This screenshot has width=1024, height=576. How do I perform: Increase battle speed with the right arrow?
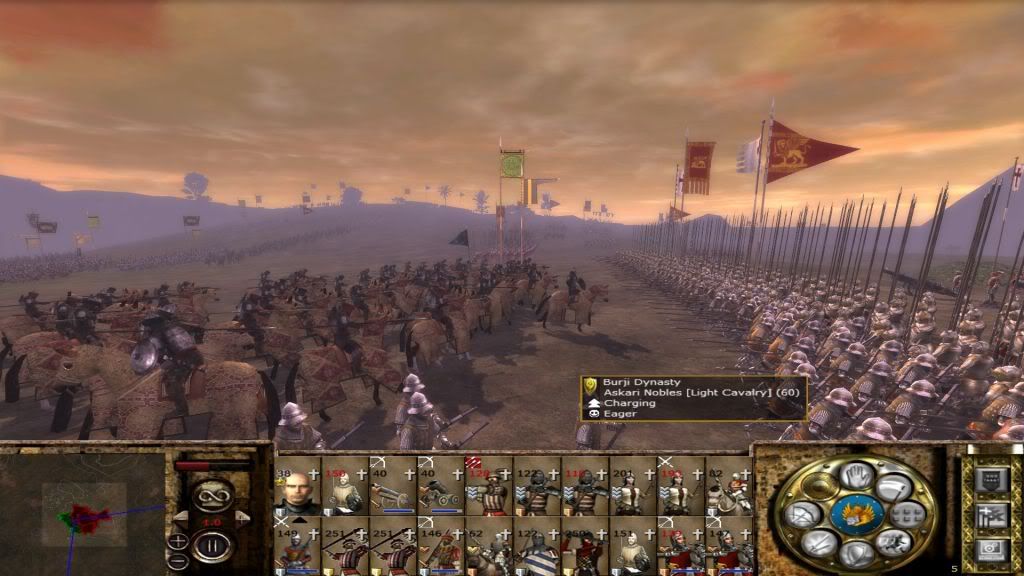[241, 517]
